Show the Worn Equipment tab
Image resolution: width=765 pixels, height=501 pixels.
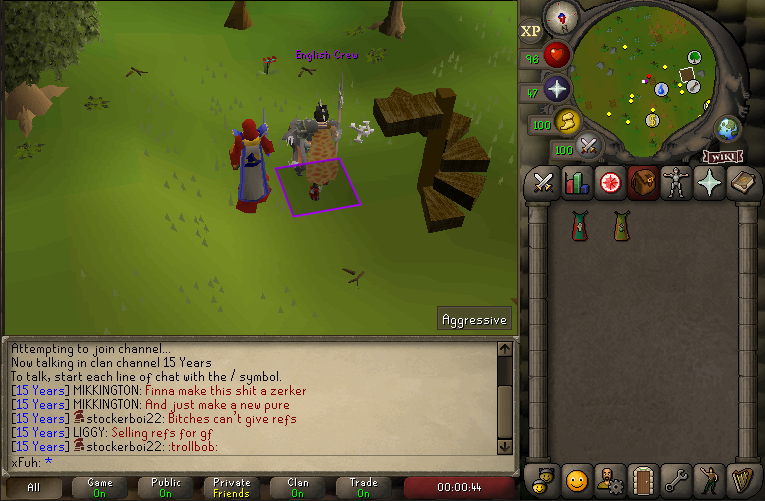(x=677, y=183)
